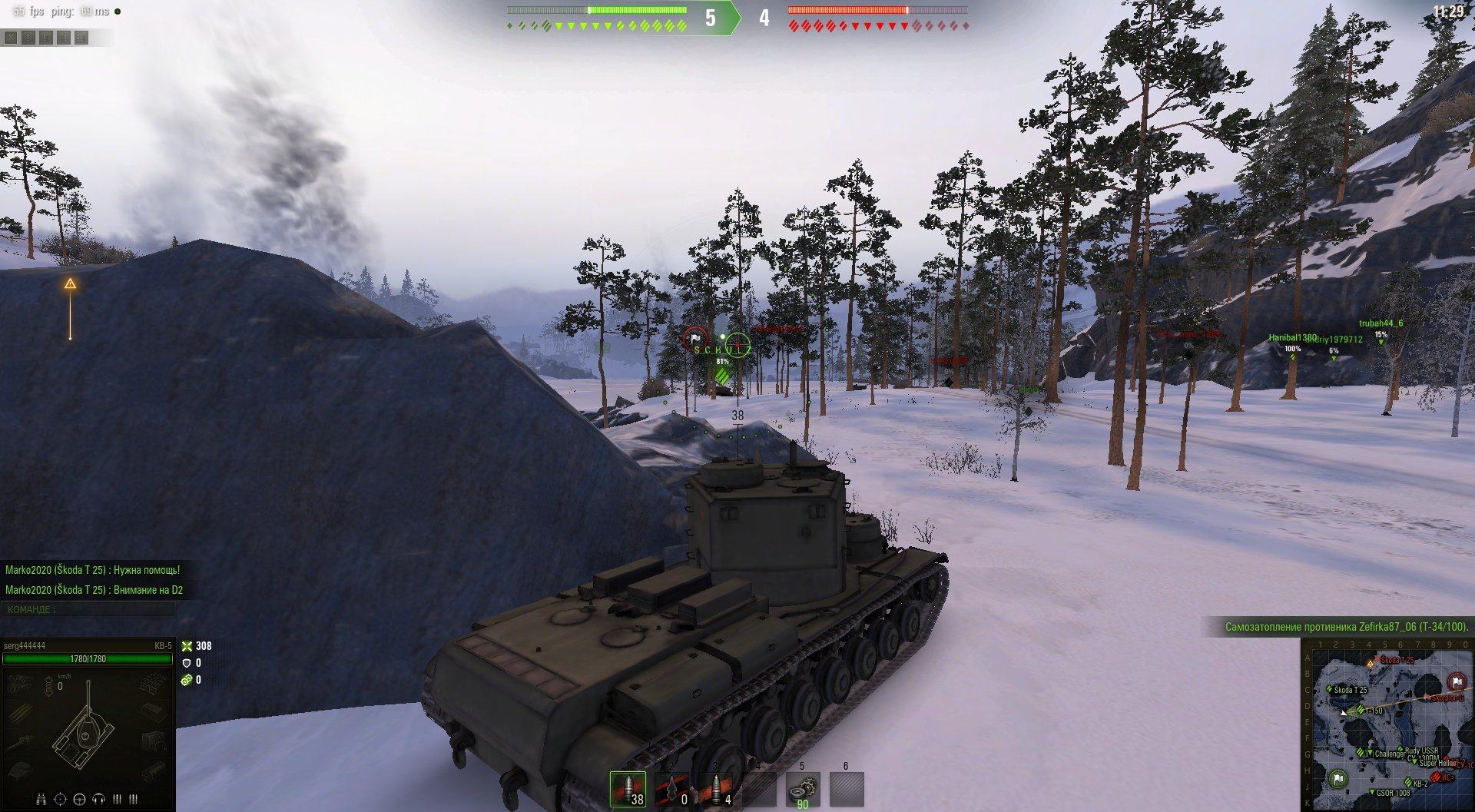
Task: Select the shell slot holding 38 rounds
Action: [628, 789]
